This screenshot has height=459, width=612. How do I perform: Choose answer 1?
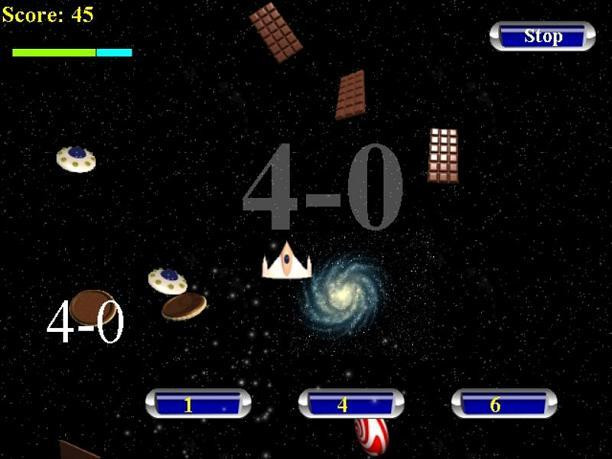click(x=197, y=404)
